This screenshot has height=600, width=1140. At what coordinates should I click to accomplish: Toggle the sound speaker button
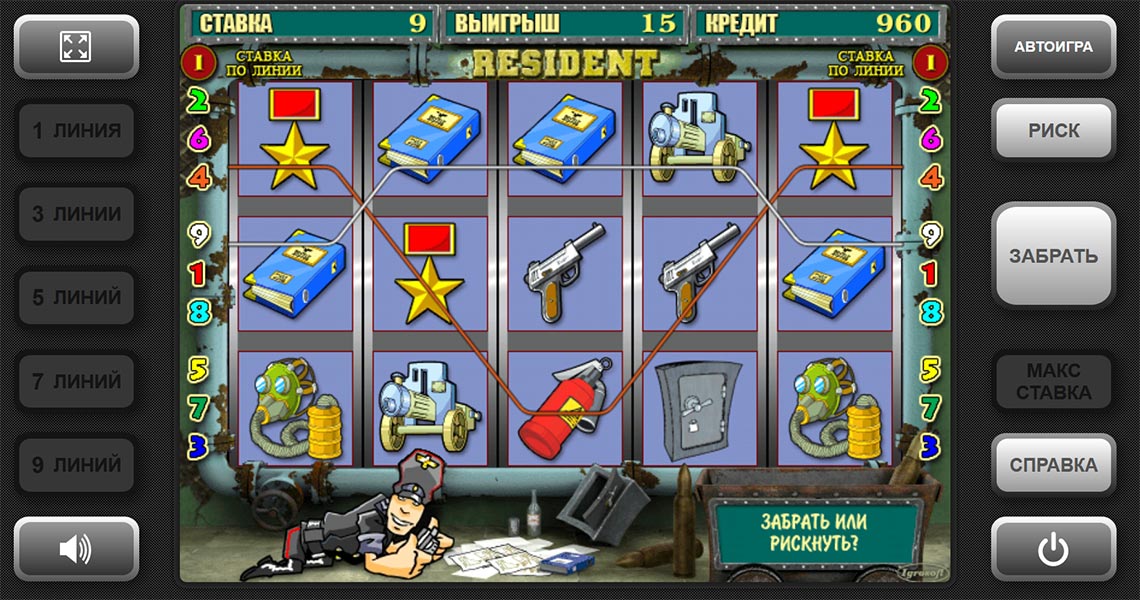coord(76,548)
